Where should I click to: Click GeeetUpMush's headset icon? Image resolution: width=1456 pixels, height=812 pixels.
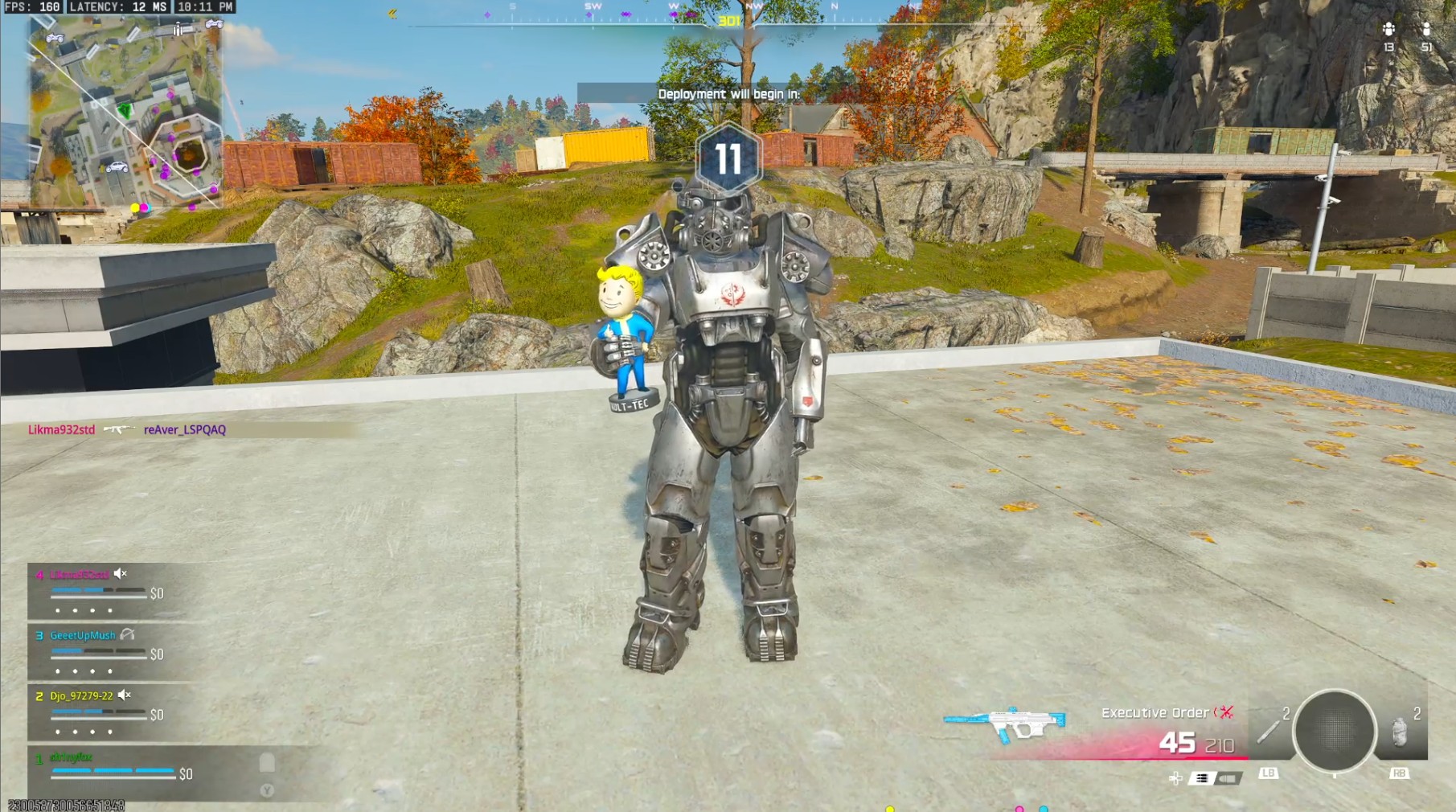pyautogui.click(x=126, y=635)
